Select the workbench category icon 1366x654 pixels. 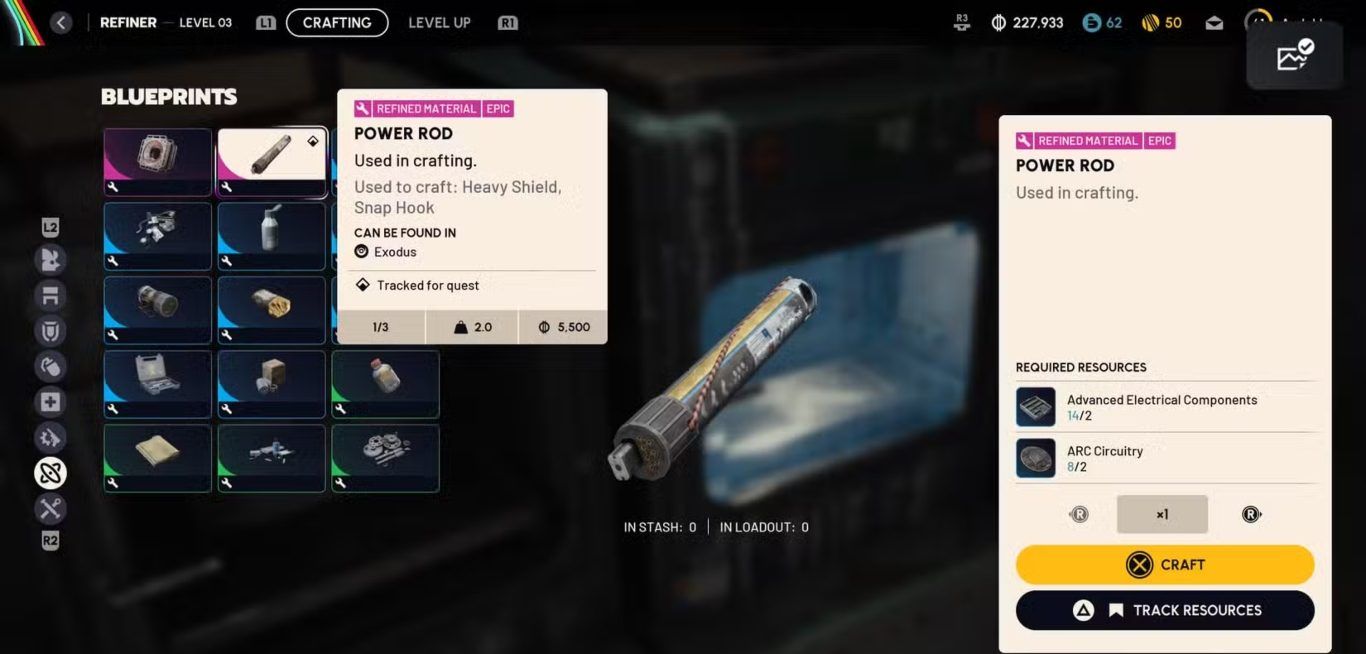point(50,295)
